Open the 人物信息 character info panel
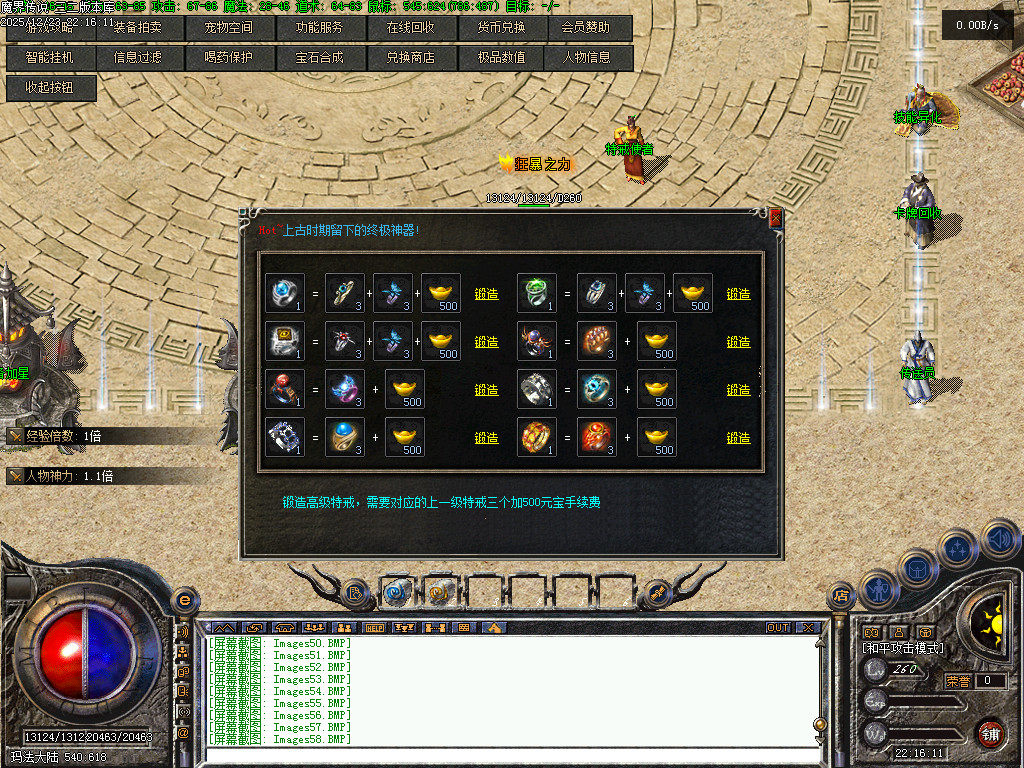 [588, 58]
